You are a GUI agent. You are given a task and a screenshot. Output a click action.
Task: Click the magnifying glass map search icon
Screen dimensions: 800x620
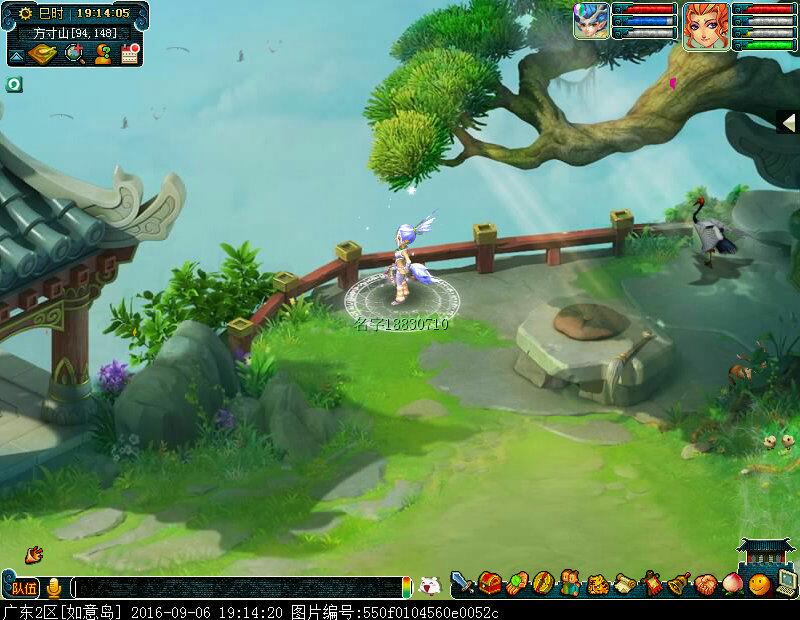[x=74, y=53]
